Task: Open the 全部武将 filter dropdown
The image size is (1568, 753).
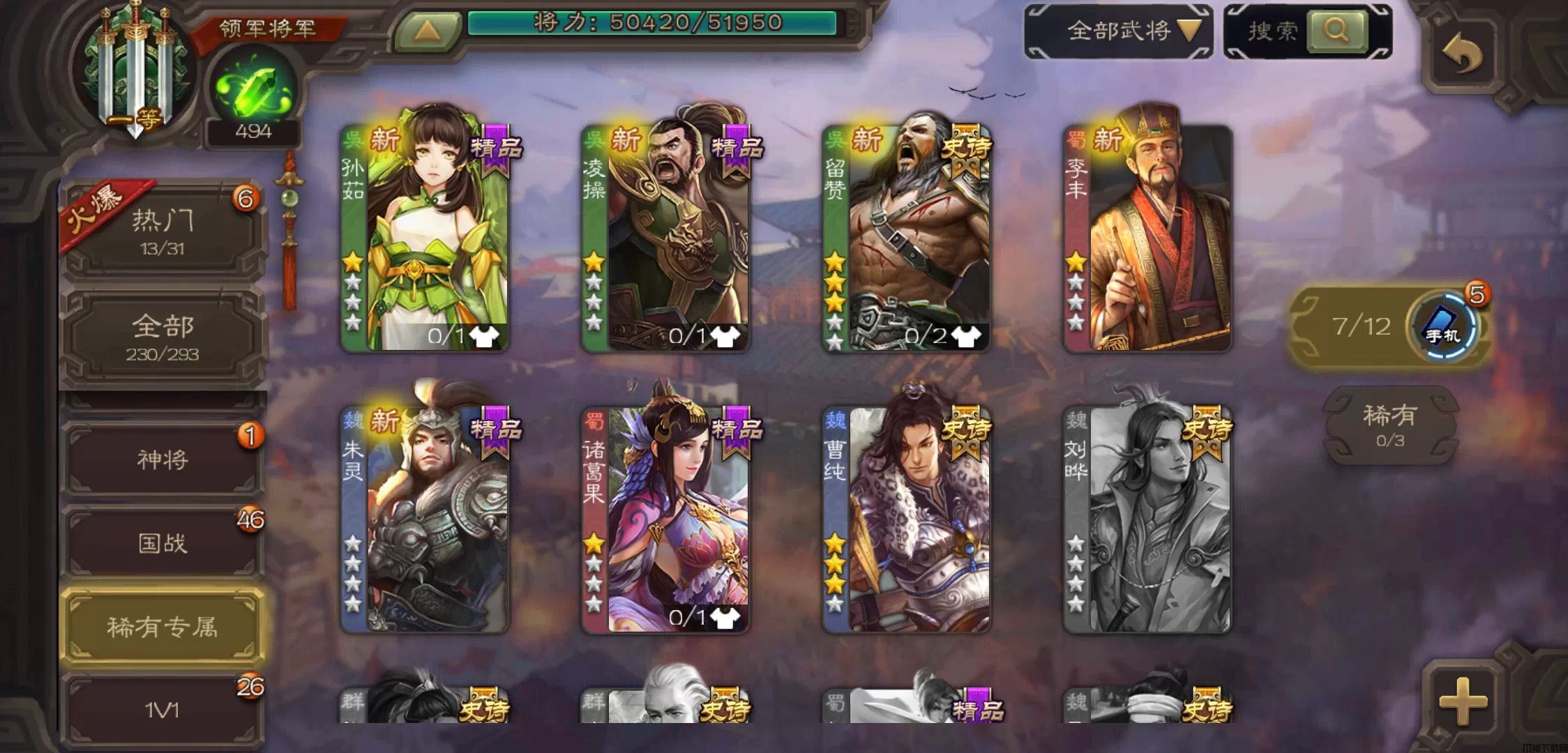Action: point(1118,31)
